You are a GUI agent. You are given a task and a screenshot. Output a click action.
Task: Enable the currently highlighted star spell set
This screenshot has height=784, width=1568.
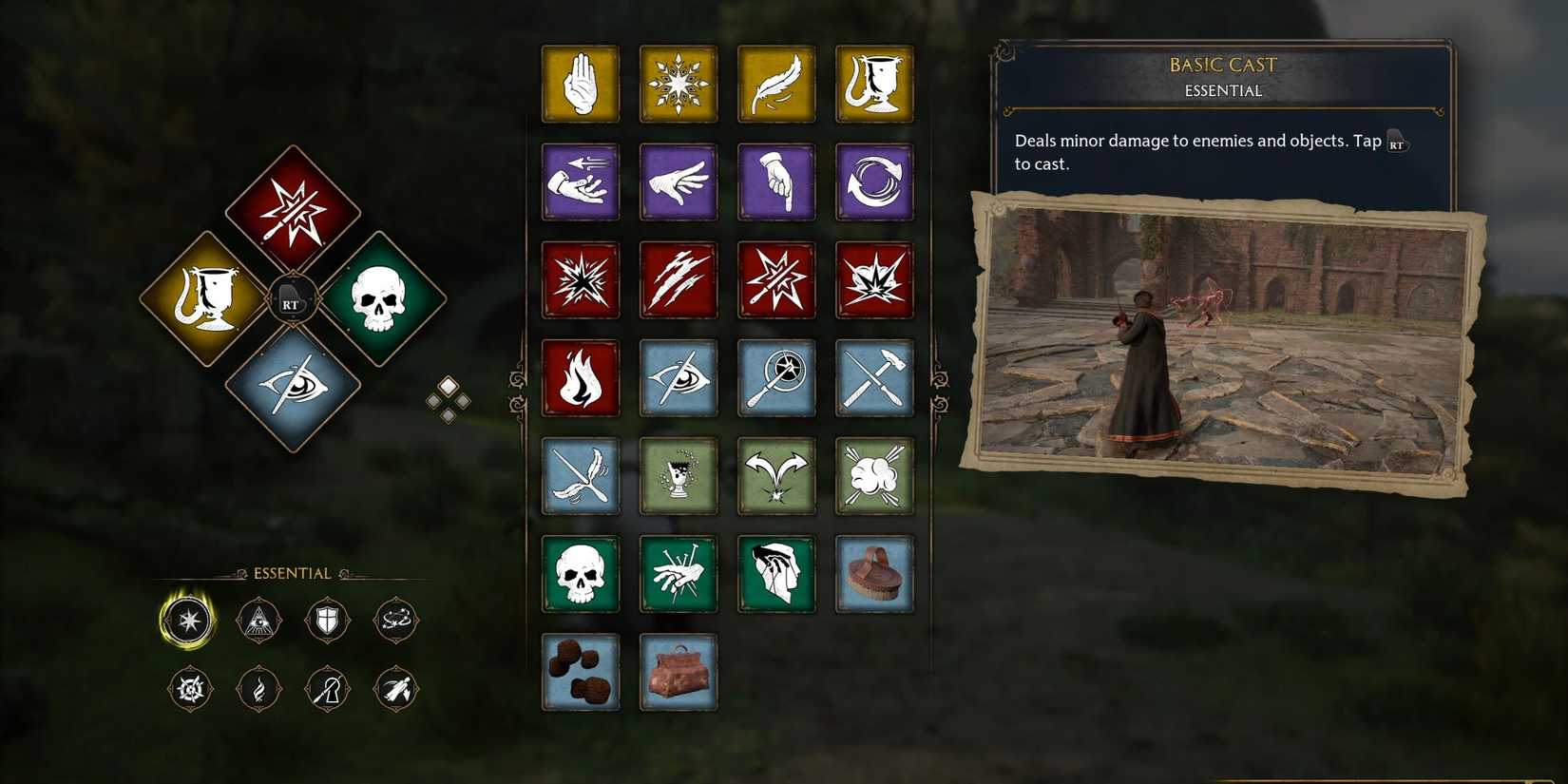pos(189,620)
